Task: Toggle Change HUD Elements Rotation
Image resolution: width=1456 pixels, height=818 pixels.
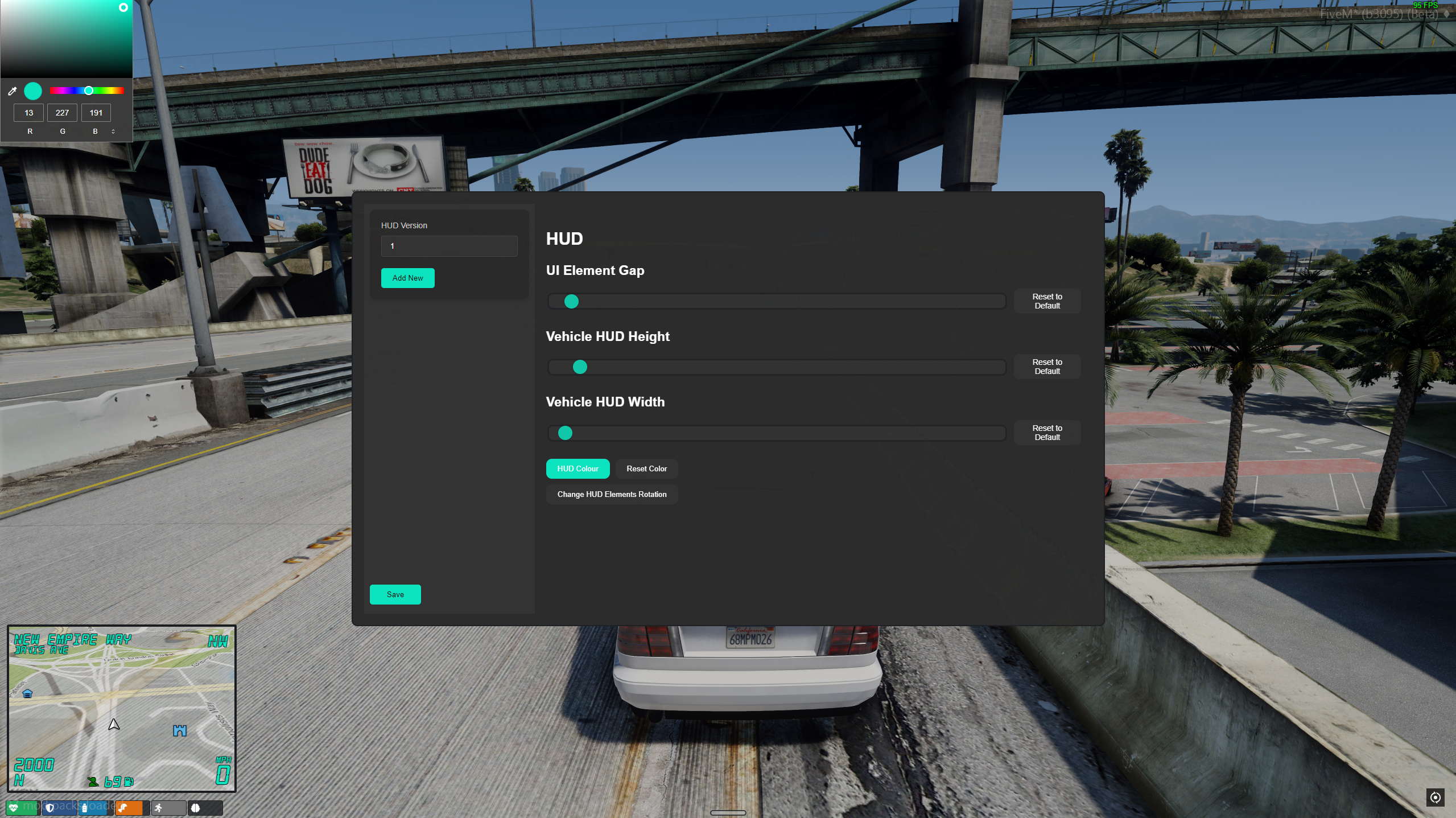Action: coord(612,494)
